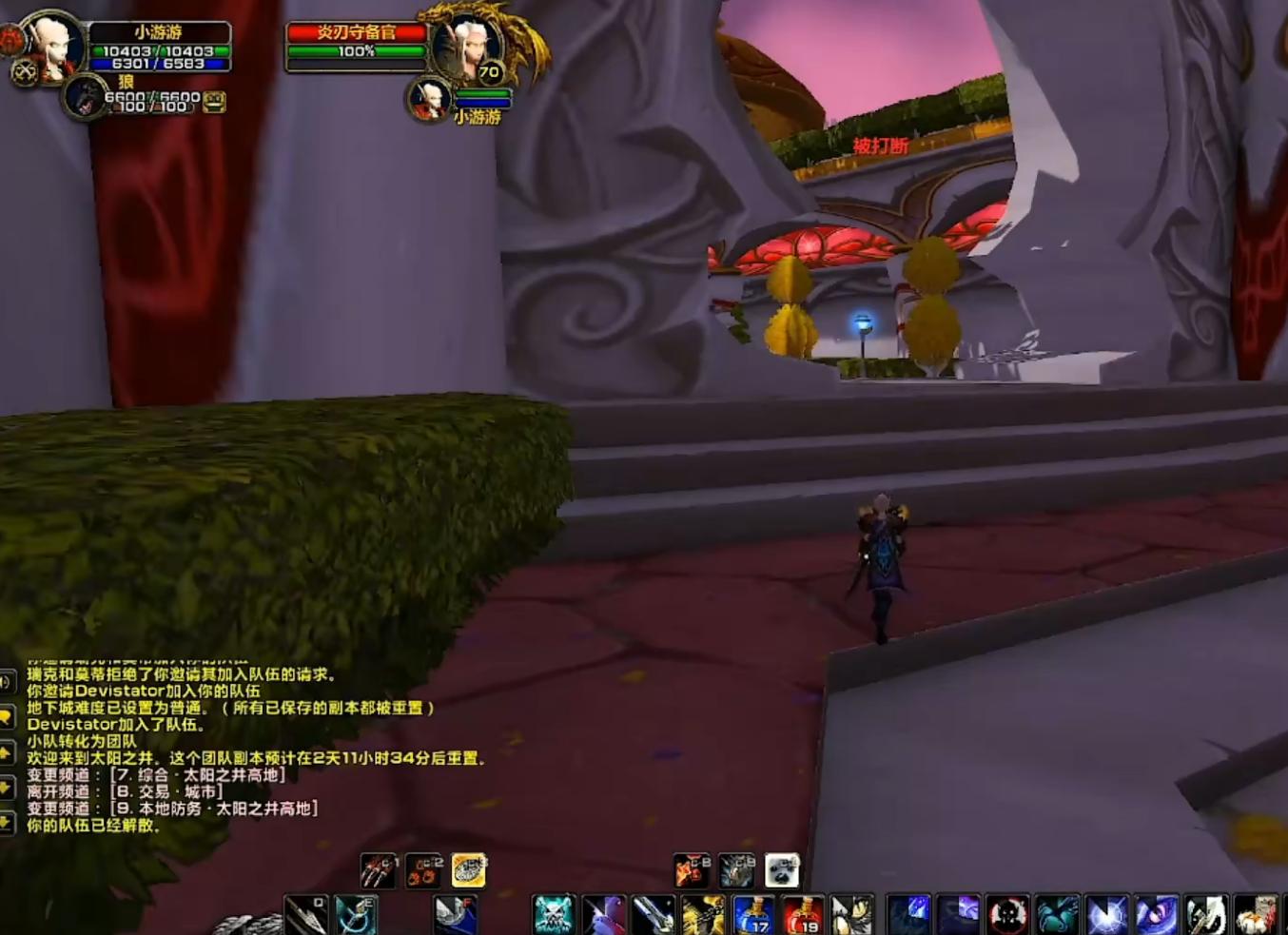This screenshot has width=1288, height=935.
Task: Activate the red-ringed dark skull ability
Action: 1007,915
